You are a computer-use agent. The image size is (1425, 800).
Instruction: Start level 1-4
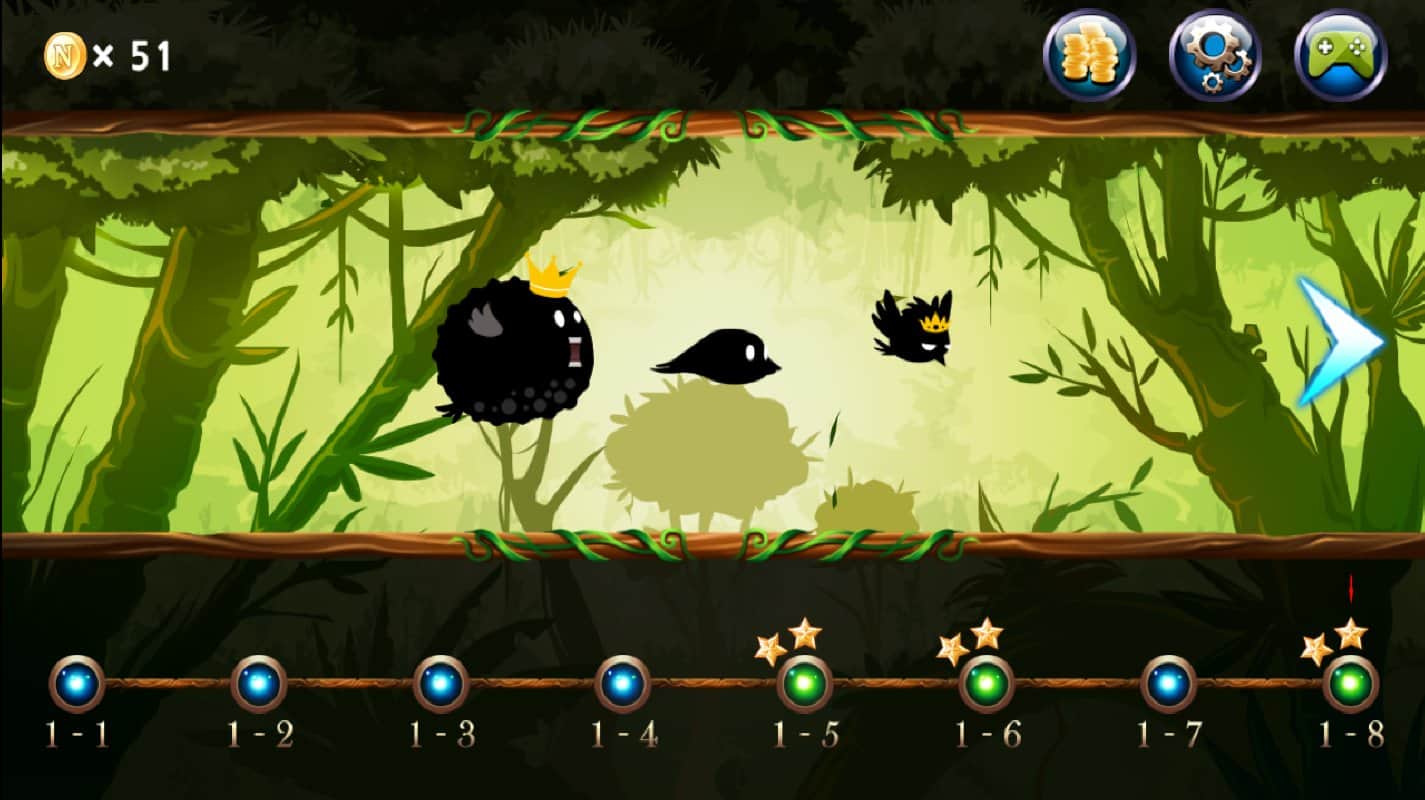[620, 683]
